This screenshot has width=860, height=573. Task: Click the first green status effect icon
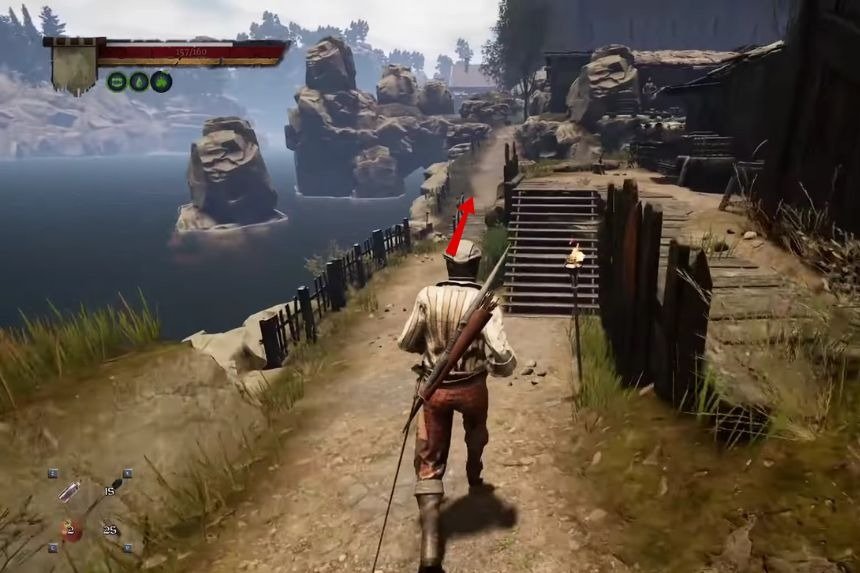point(117,82)
